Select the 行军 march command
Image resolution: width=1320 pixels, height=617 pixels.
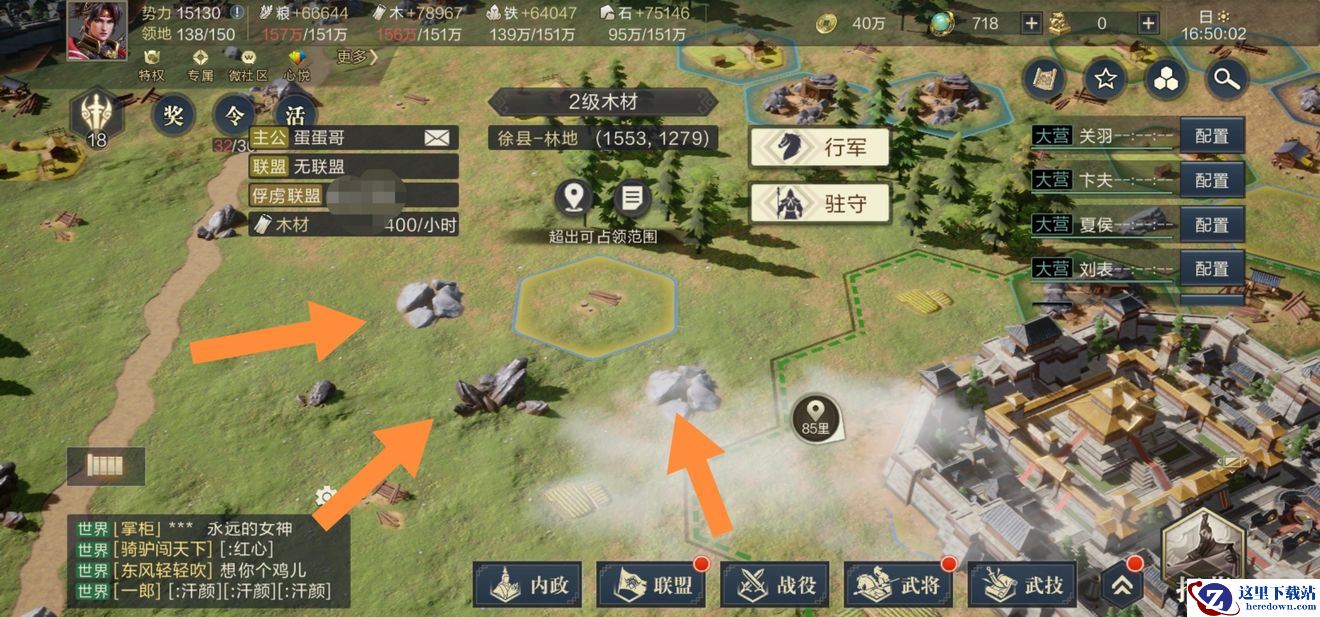821,148
